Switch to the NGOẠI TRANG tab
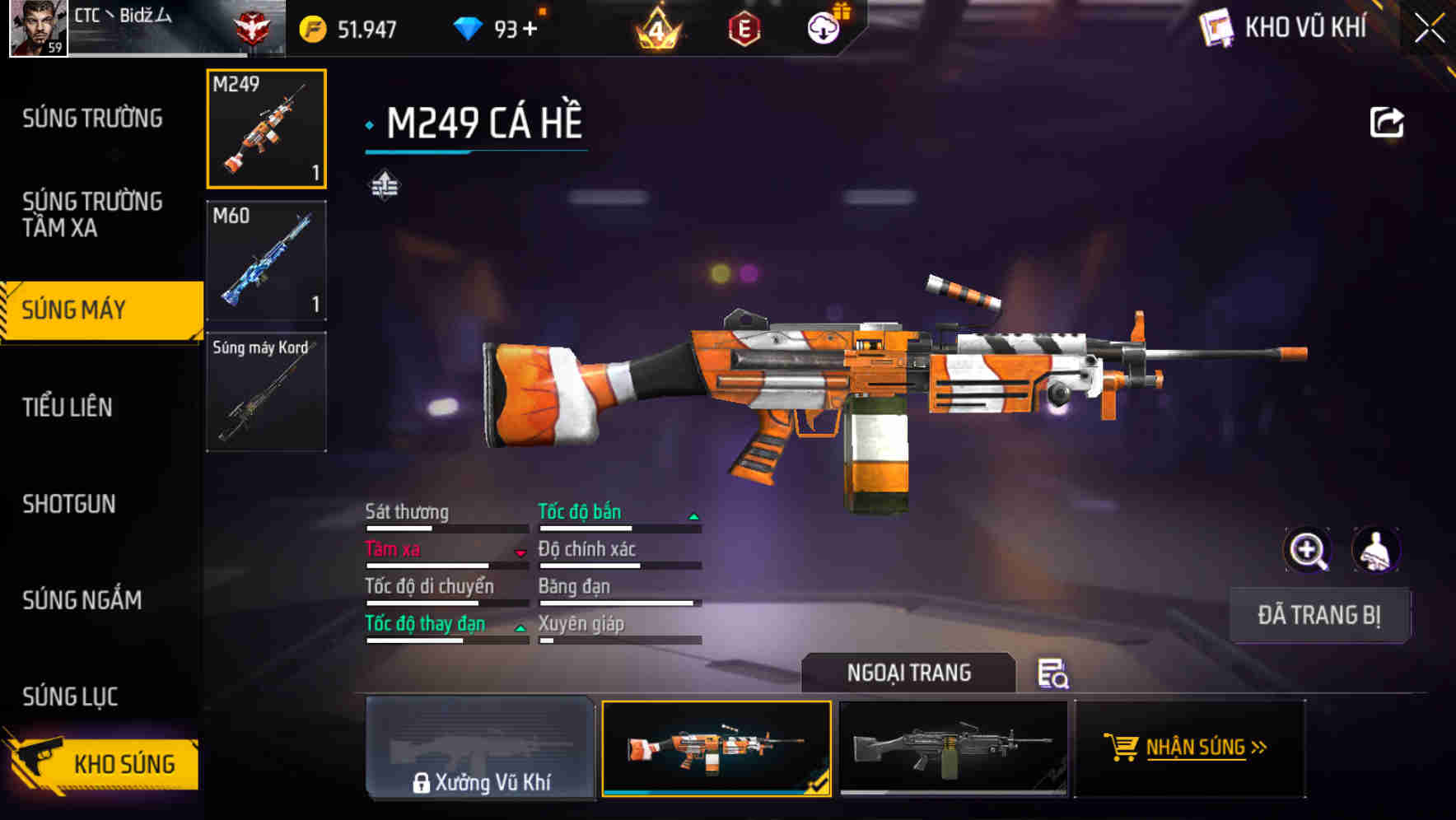The image size is (1456, 820). pyautogui.click(x=909, y=673)
